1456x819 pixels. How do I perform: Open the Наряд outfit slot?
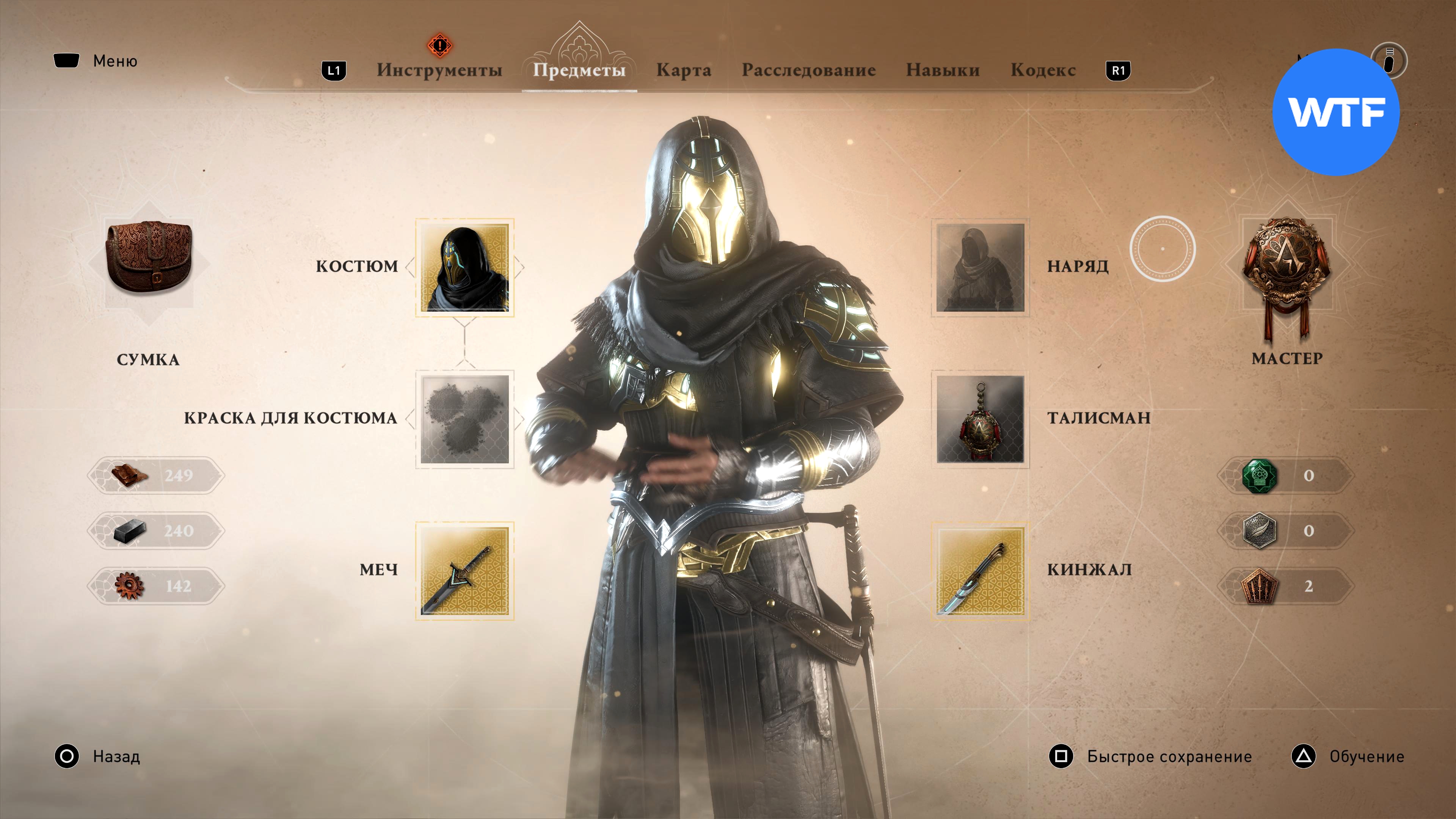(x=980, y=267)
